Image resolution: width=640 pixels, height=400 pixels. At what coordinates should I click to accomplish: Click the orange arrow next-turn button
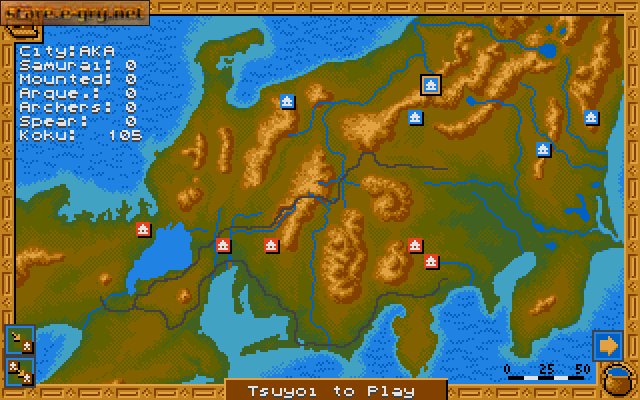tap(606, 345)
